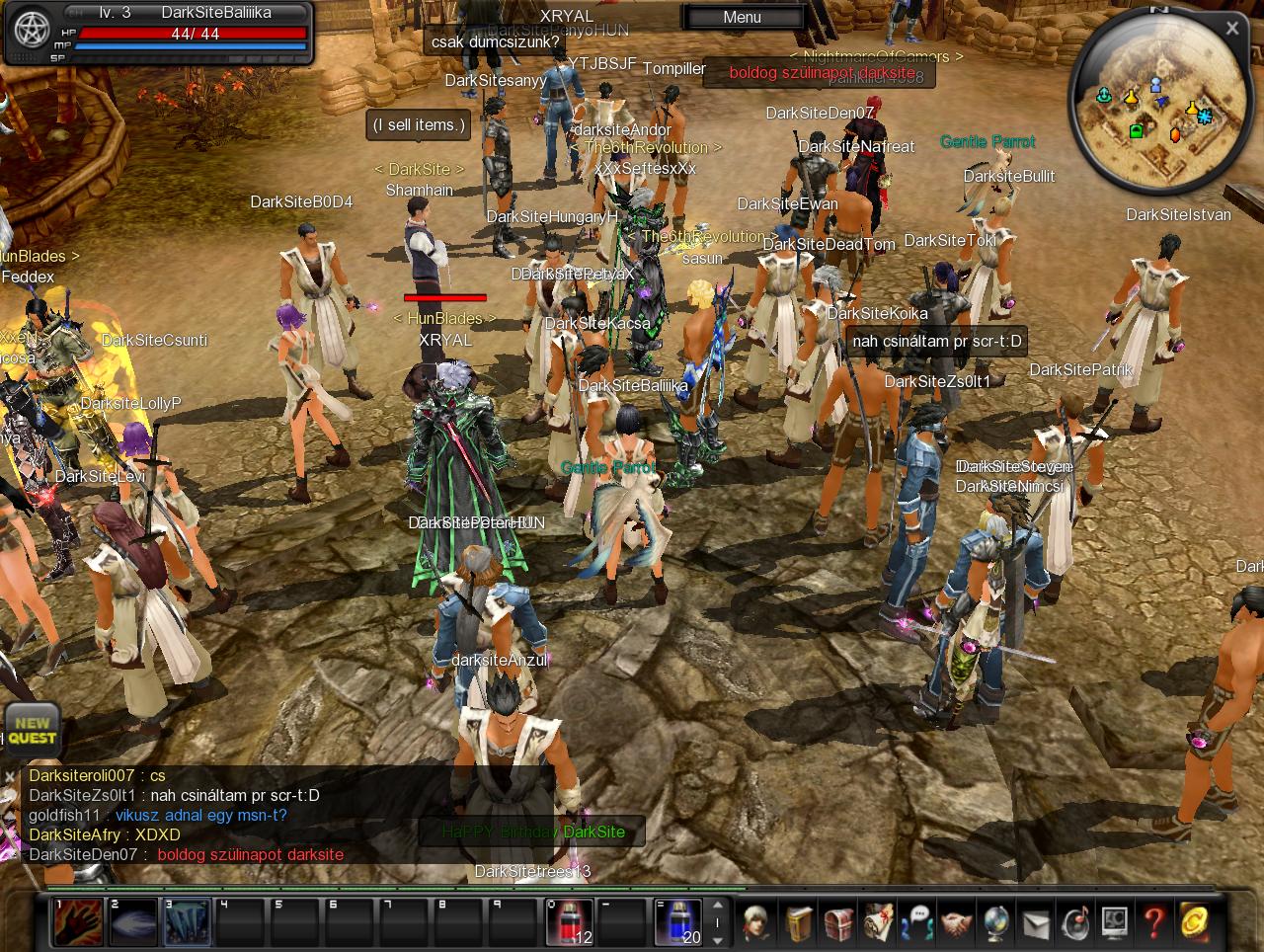Open the New Quest notification
Image resolution: width=1264 pixels, height=952 pixels.
click(33, 730)
